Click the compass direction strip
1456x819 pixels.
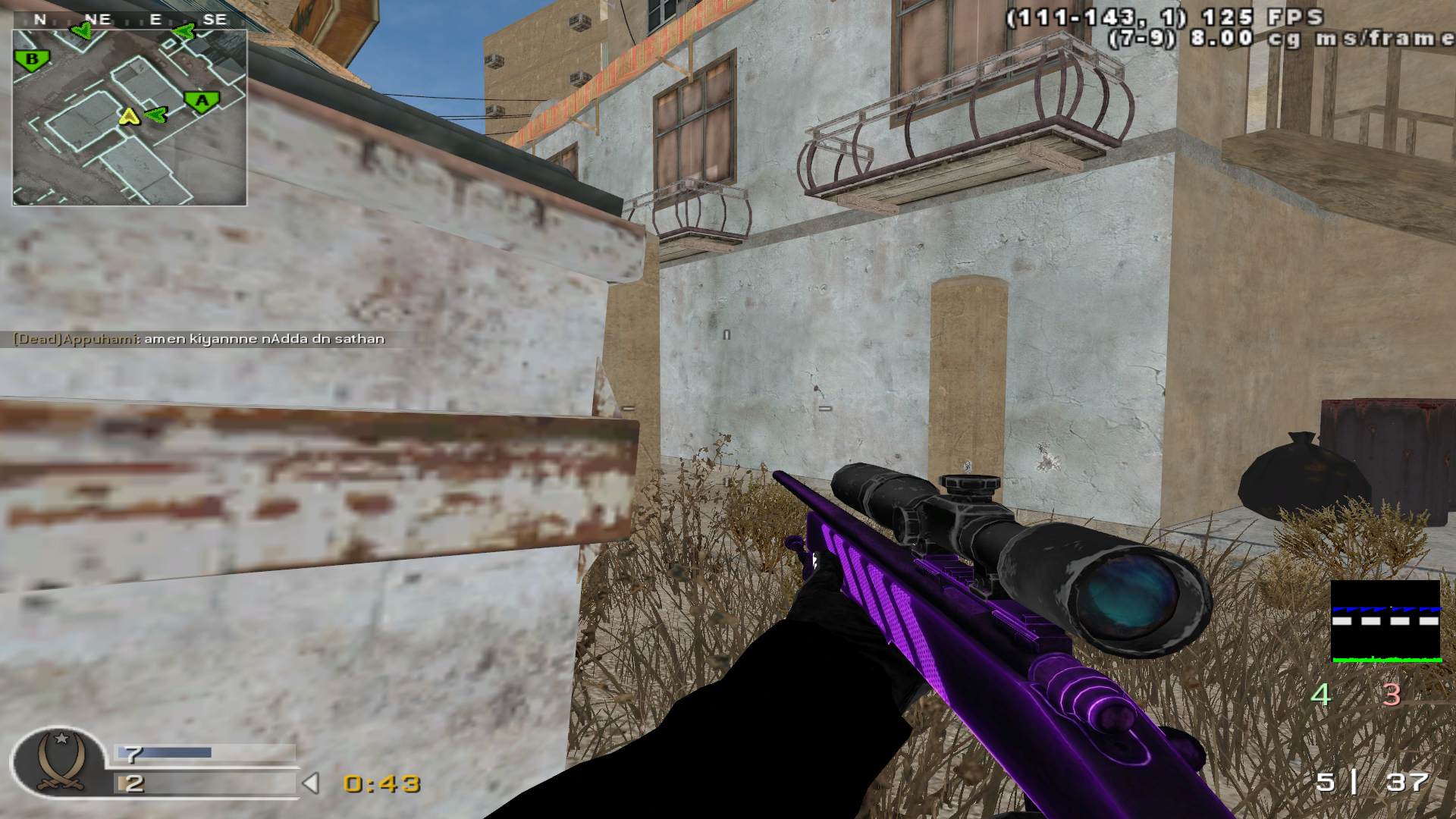tap(130, 20)
